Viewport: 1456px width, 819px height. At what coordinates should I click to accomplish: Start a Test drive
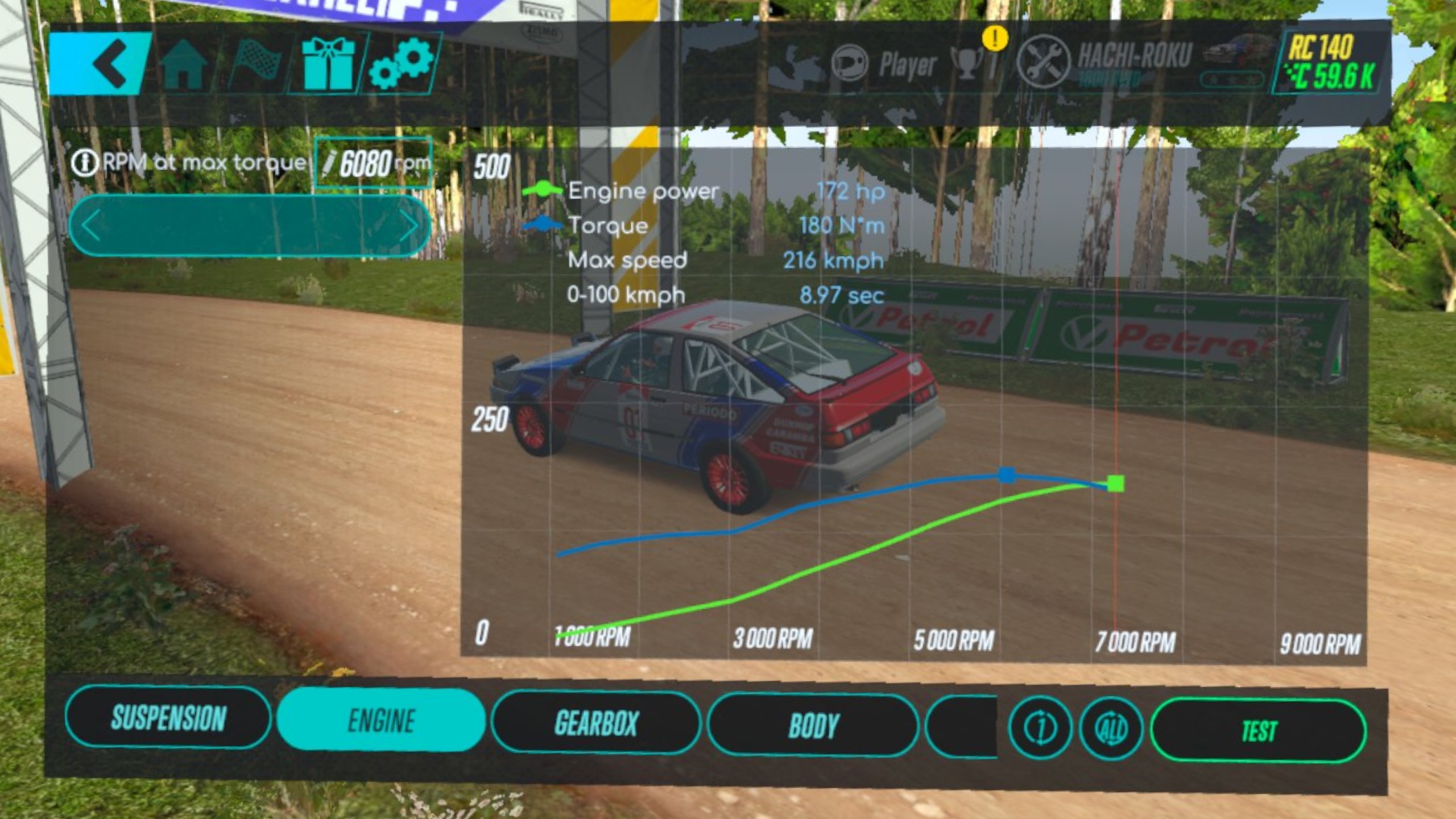[x=1258, y=731]
